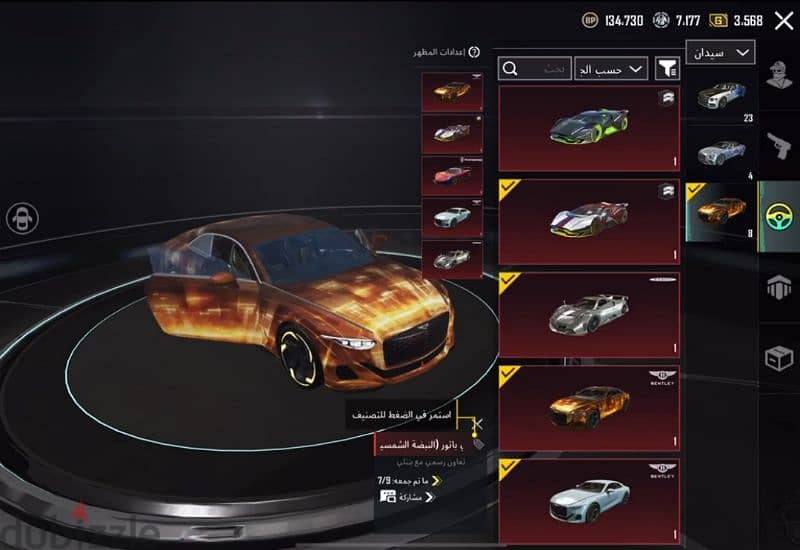800x550 pixels.
Task: Click the funnel filter button
Action: 666,69
